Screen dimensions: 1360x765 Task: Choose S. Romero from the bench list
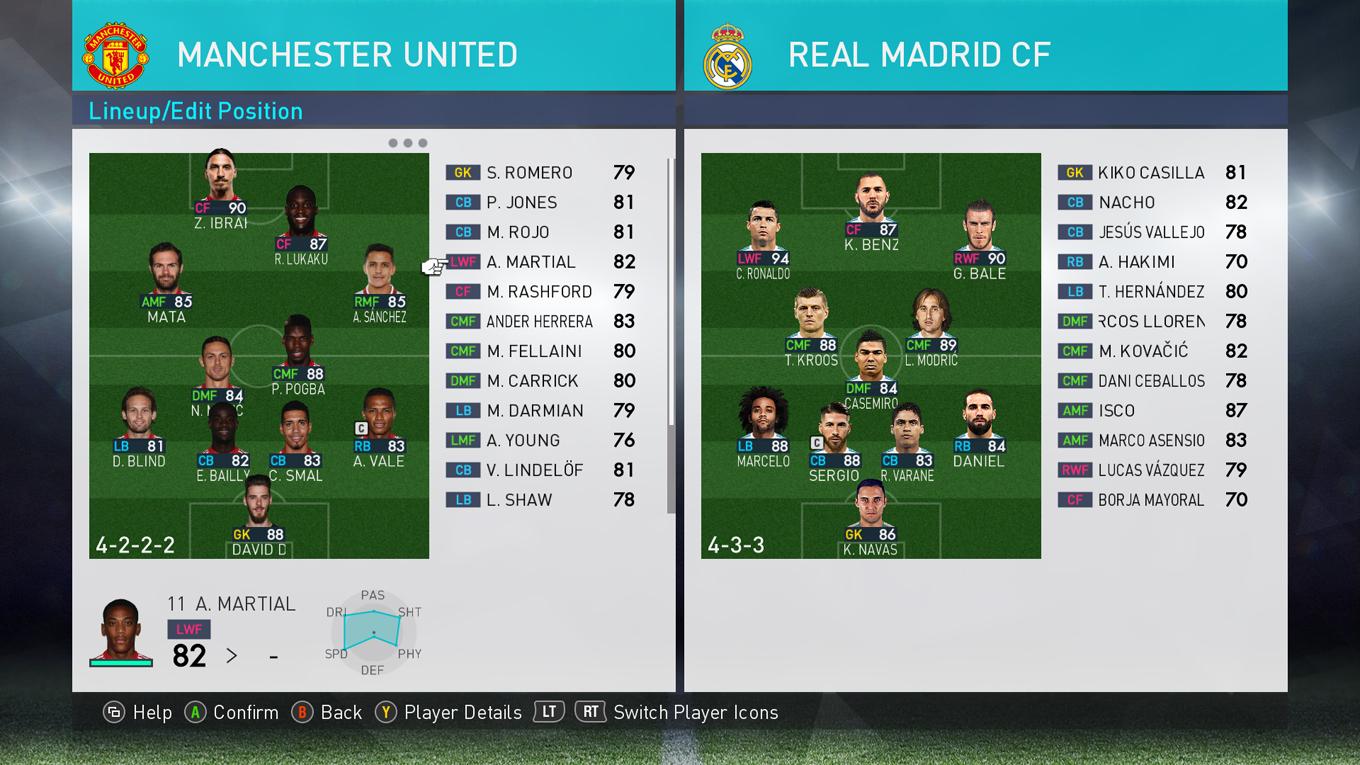tap(529, 173)
